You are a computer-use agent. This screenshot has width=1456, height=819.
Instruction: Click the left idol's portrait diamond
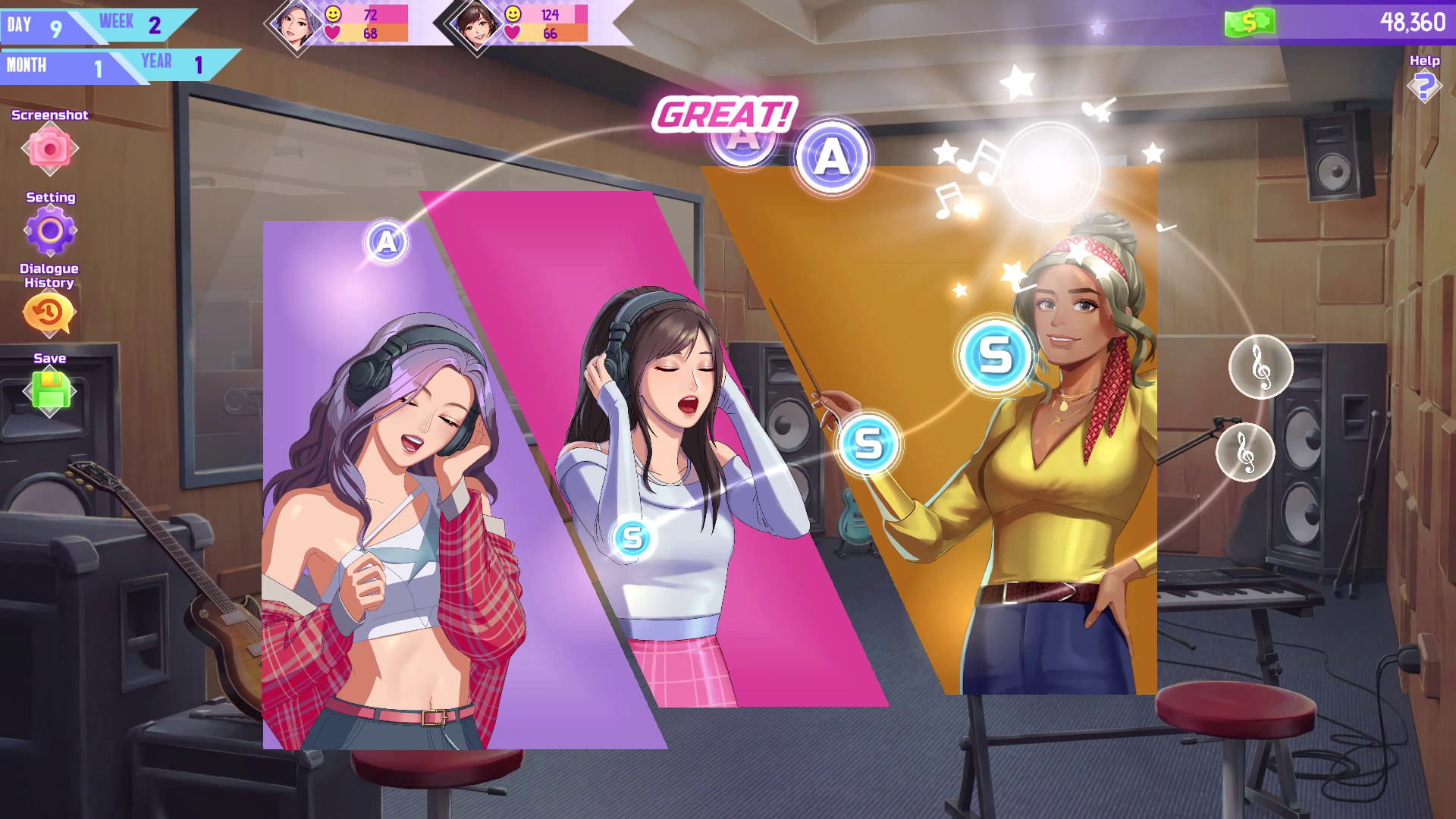[296, 24]
